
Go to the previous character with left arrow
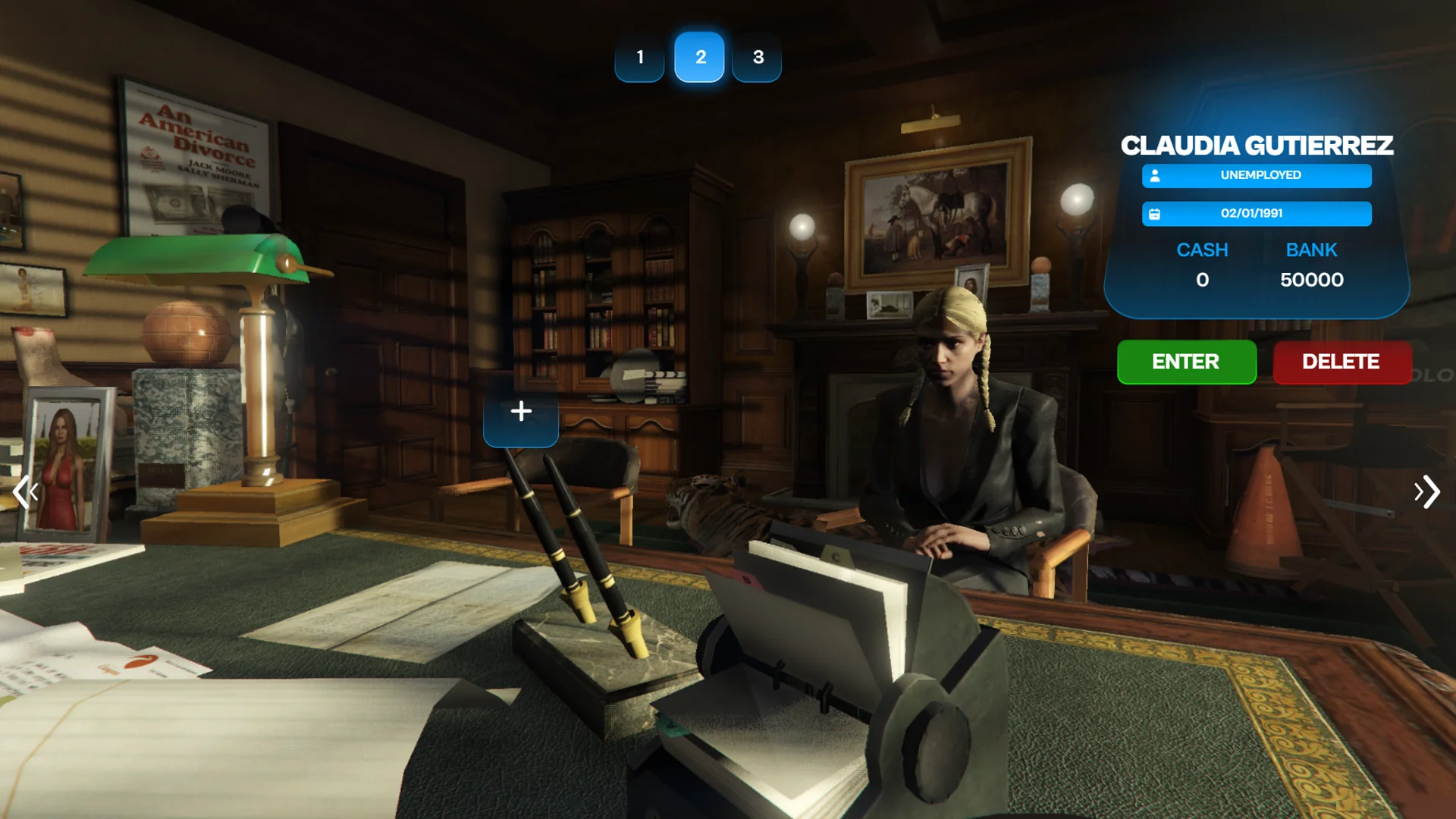pos(25,492)
